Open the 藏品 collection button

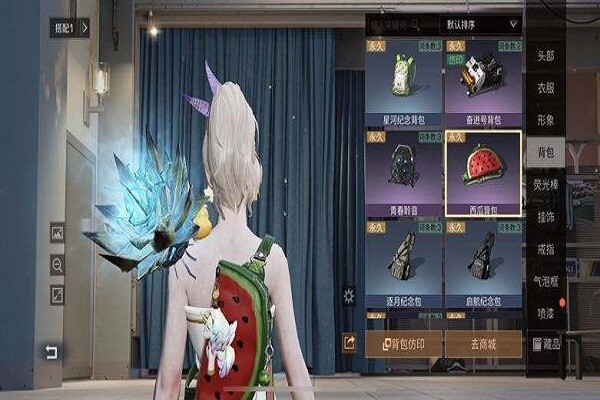click(545, 344)
